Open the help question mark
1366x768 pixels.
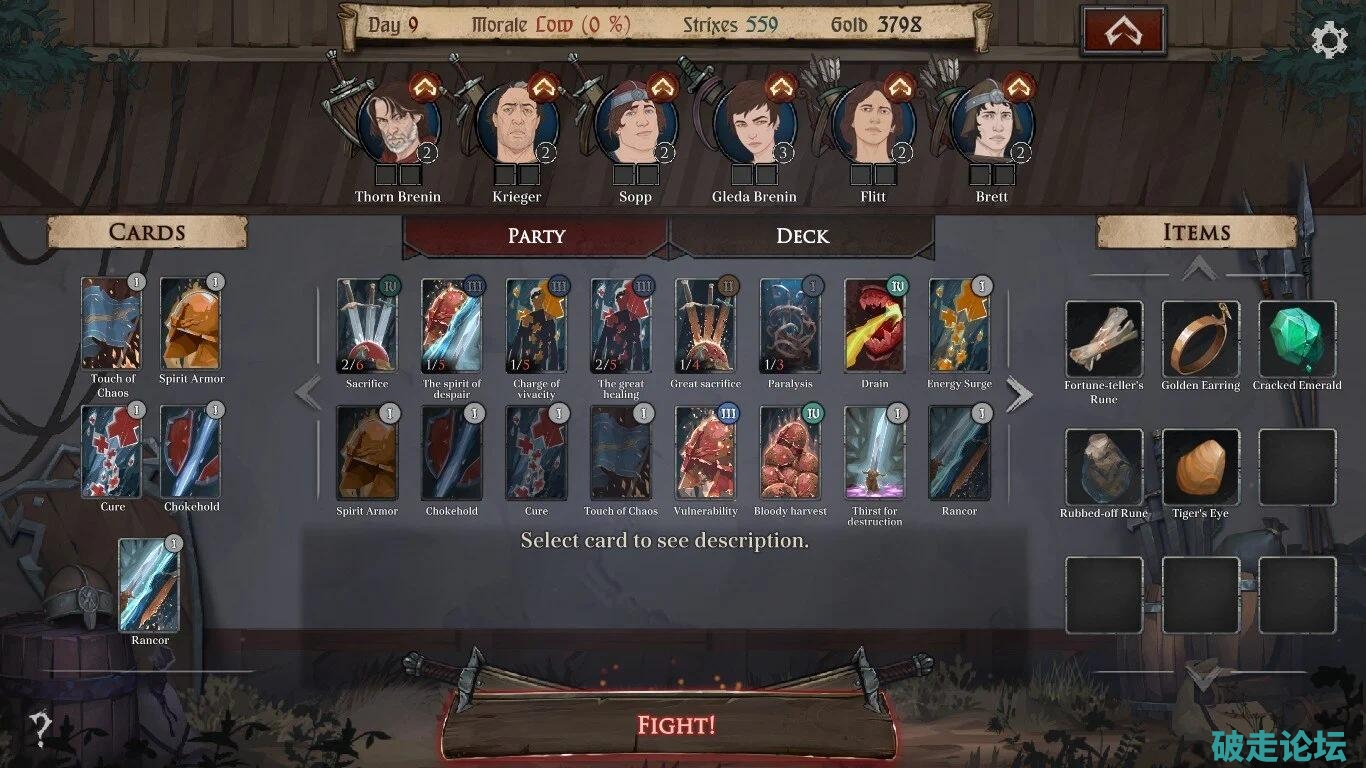pyautogui.click(x=40, y=729)
